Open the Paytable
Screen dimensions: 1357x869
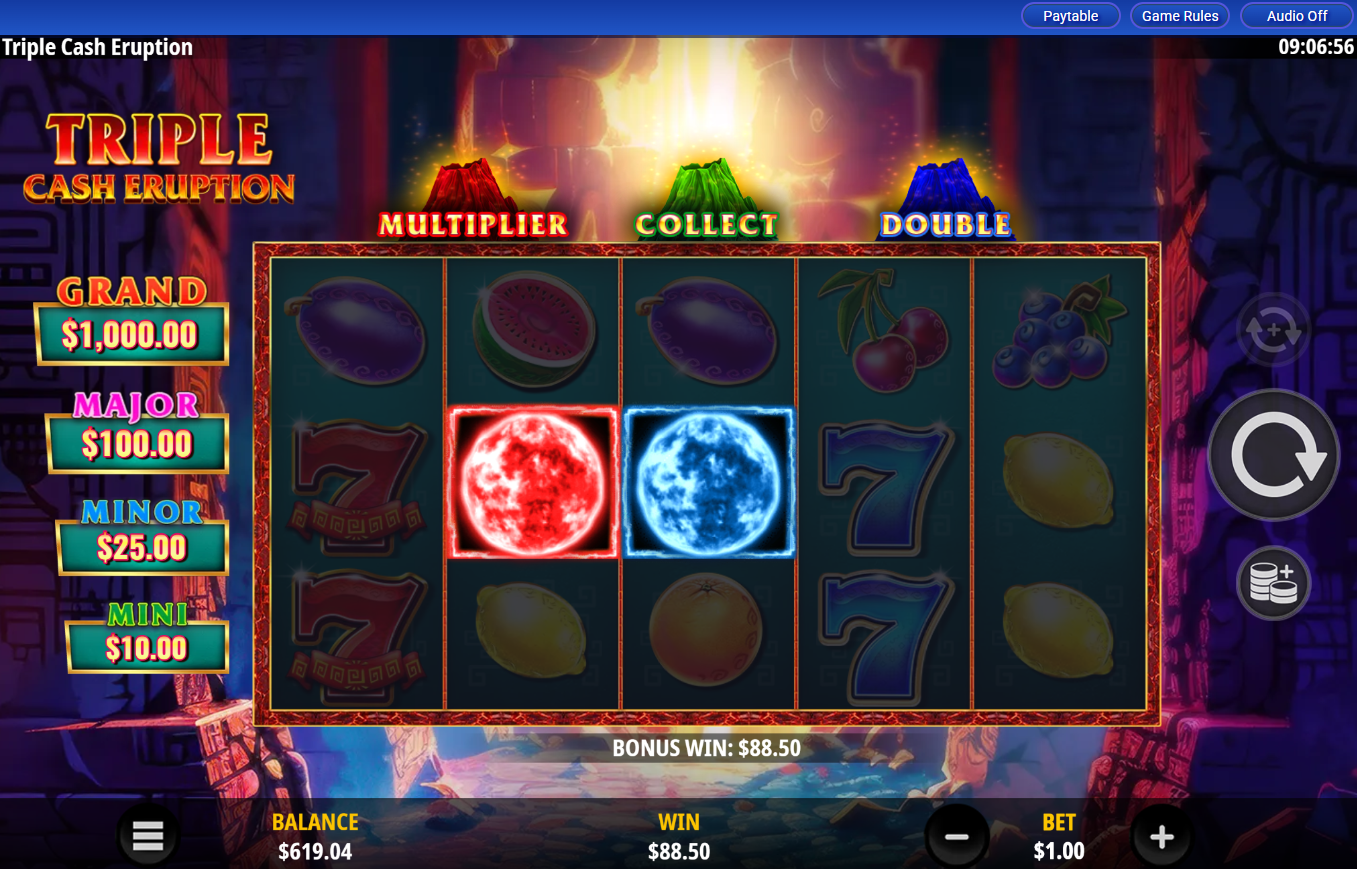pos(1070,15)
